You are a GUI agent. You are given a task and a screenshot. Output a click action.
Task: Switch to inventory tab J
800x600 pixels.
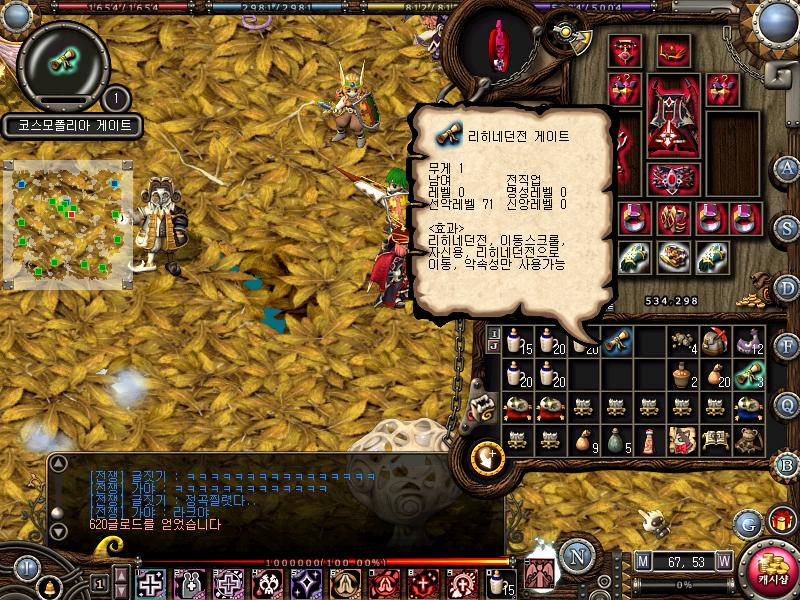pyautogui.click(x=493, y=346)
